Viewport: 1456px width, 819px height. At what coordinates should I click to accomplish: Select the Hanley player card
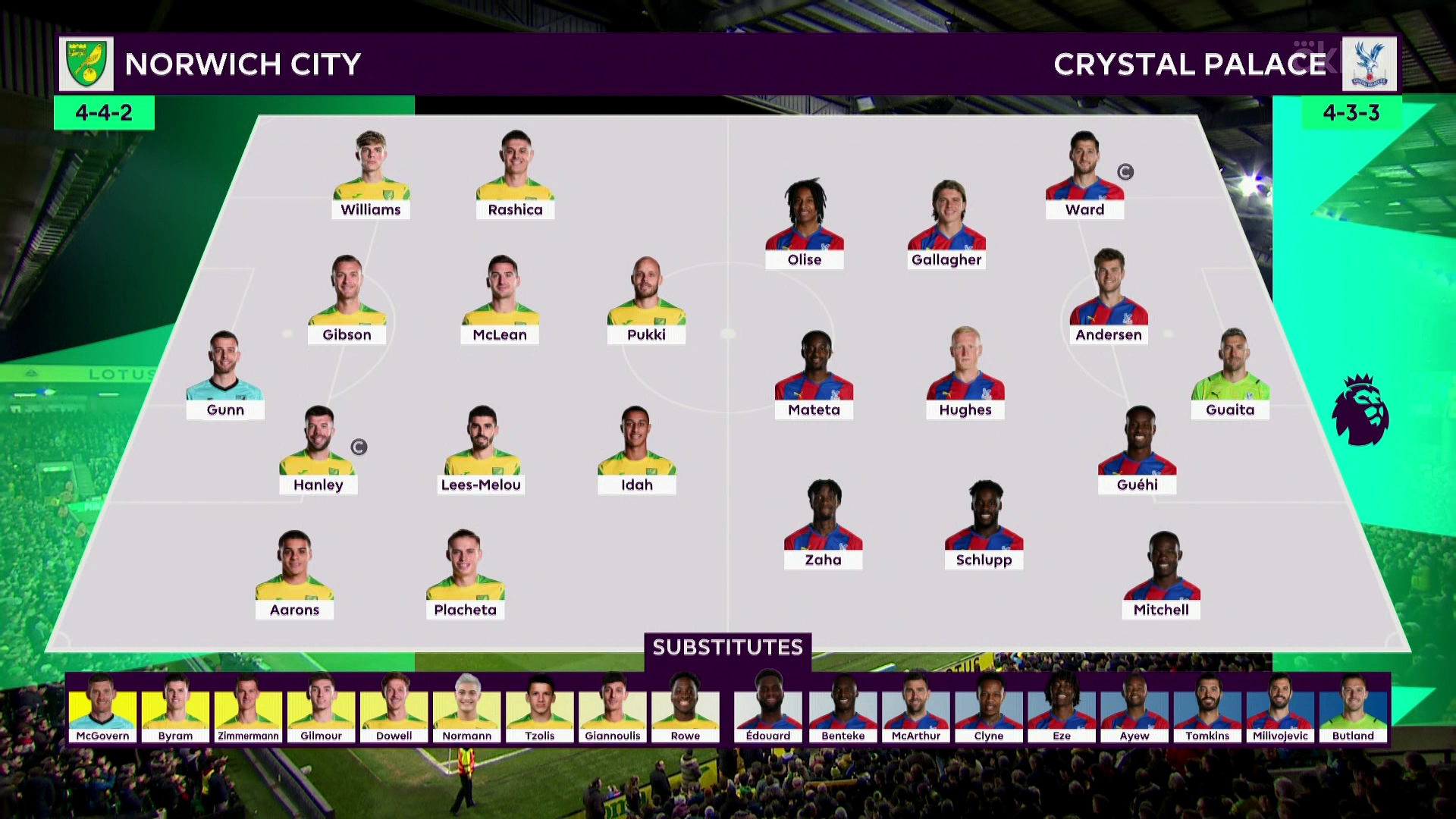point(318,451)
